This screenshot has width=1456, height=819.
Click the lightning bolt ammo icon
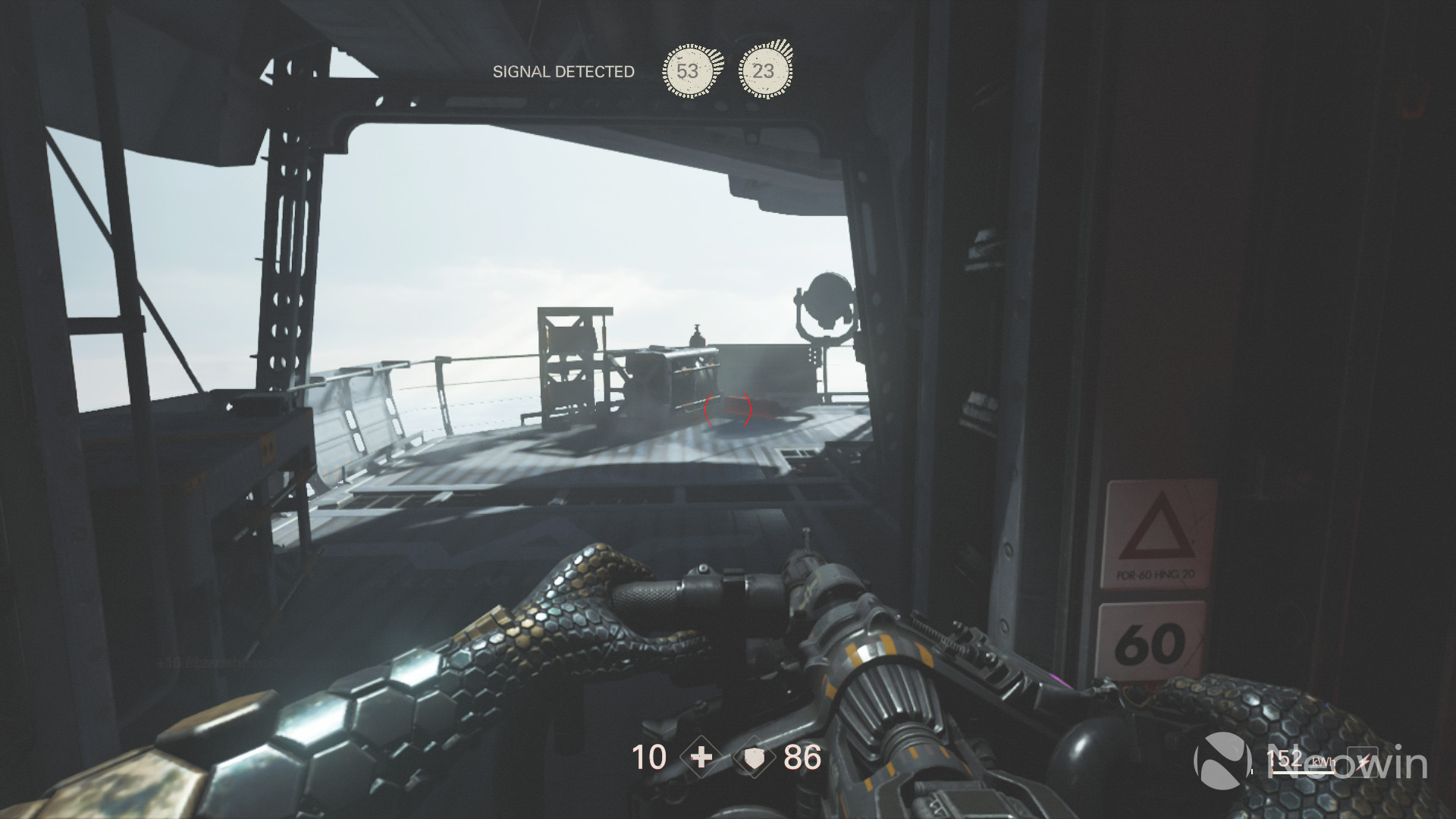pos(1363,761)
